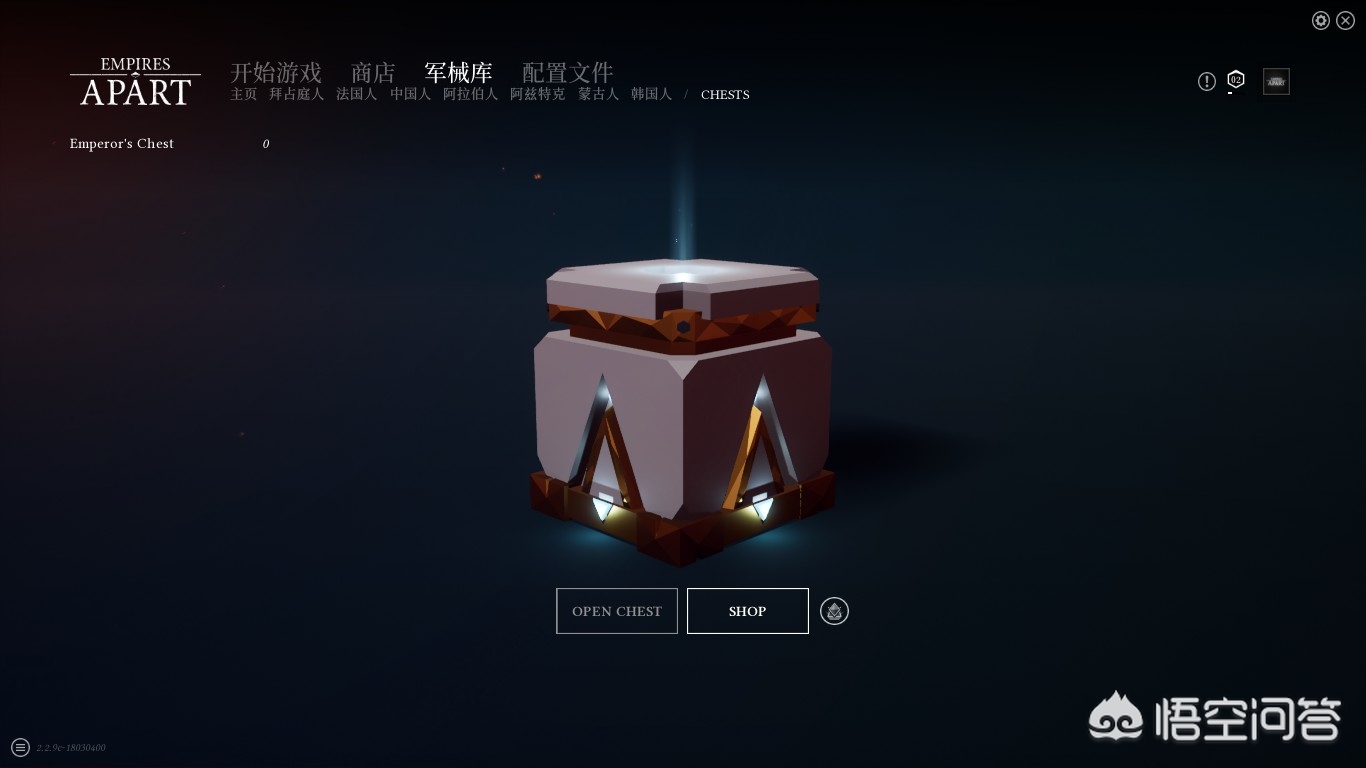Open the 阿兹特克 Aztecs tab

coord(537,94)
